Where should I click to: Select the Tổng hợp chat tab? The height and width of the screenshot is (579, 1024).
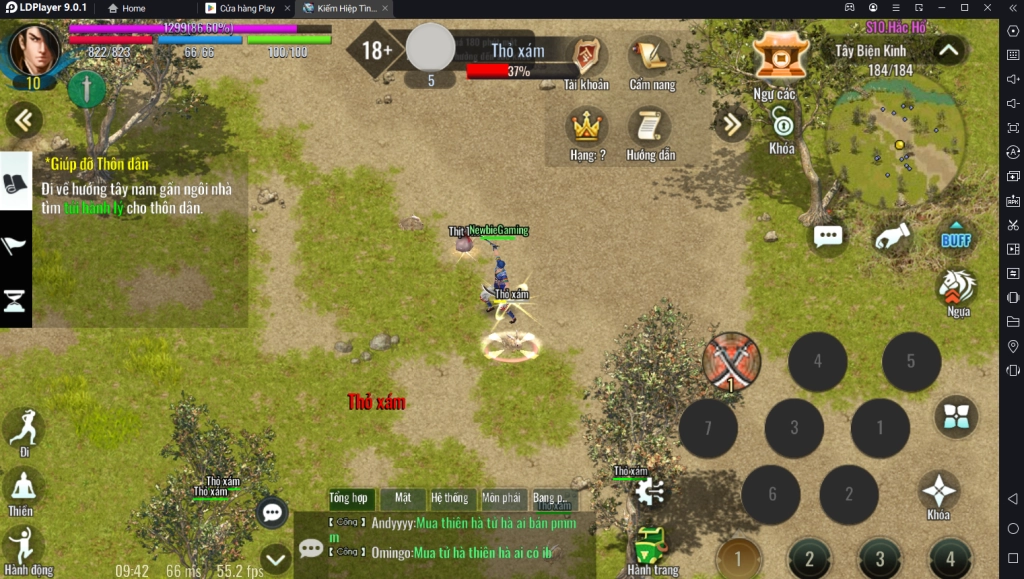(x=348, y=498)
